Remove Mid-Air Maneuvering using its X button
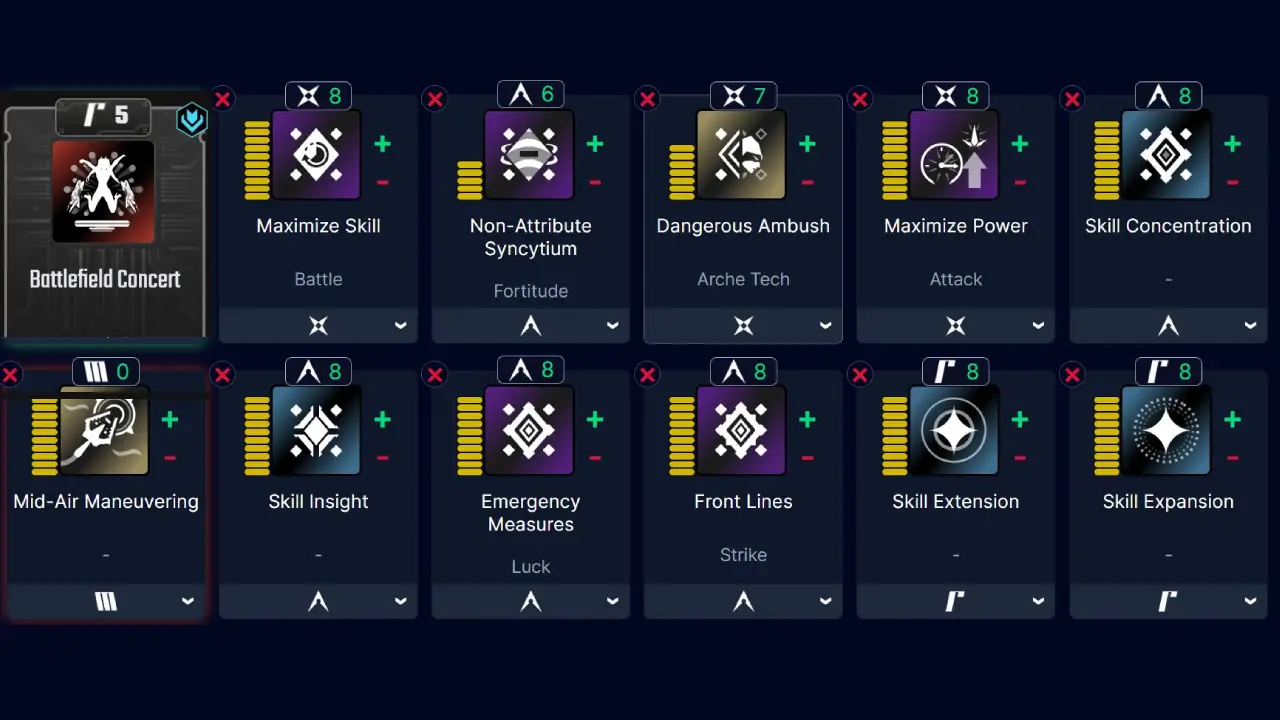1280x720 pixels. pyautogui.click(x=10, y=374)
